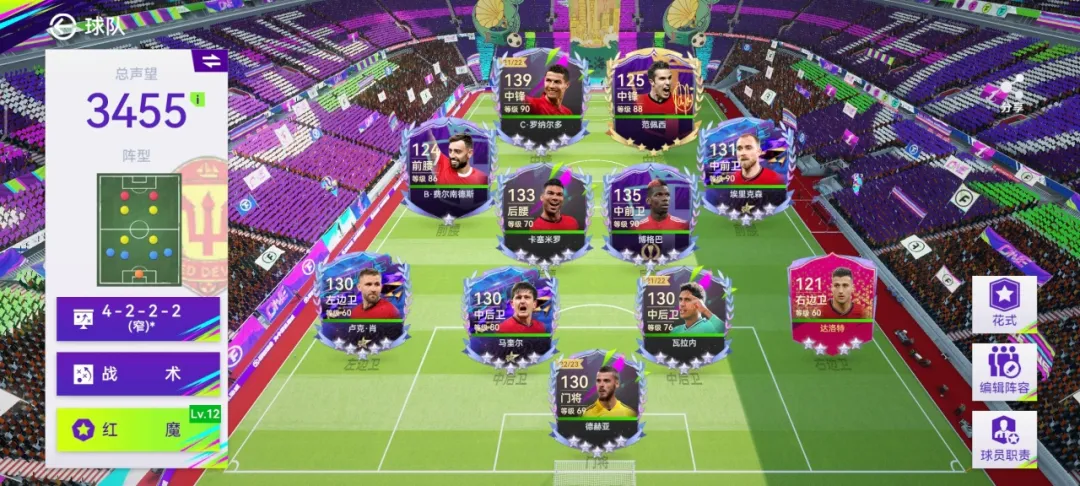Viewport: 1080px width, 486px height.
Task: Choose the 范佩西 striker card
Action: coord(652,98)
